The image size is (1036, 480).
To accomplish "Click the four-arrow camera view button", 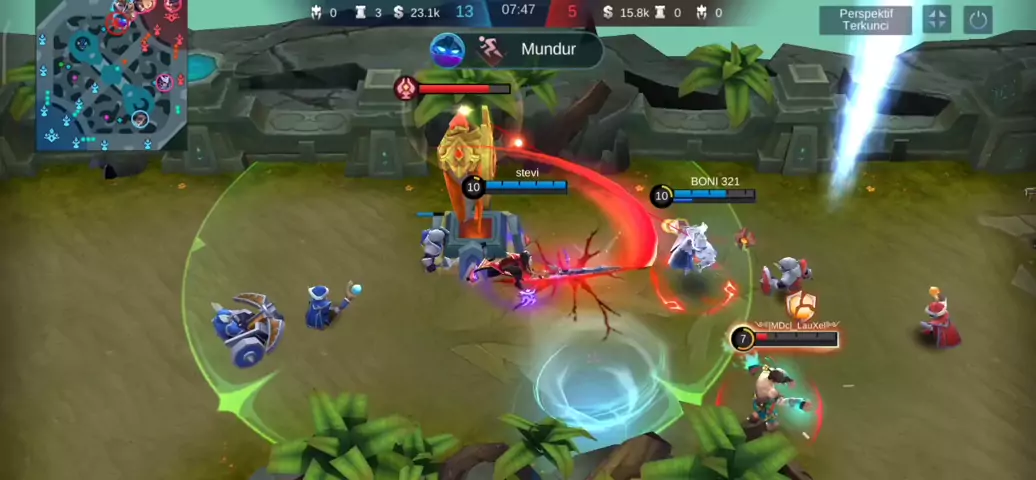I will pos(936,20).
